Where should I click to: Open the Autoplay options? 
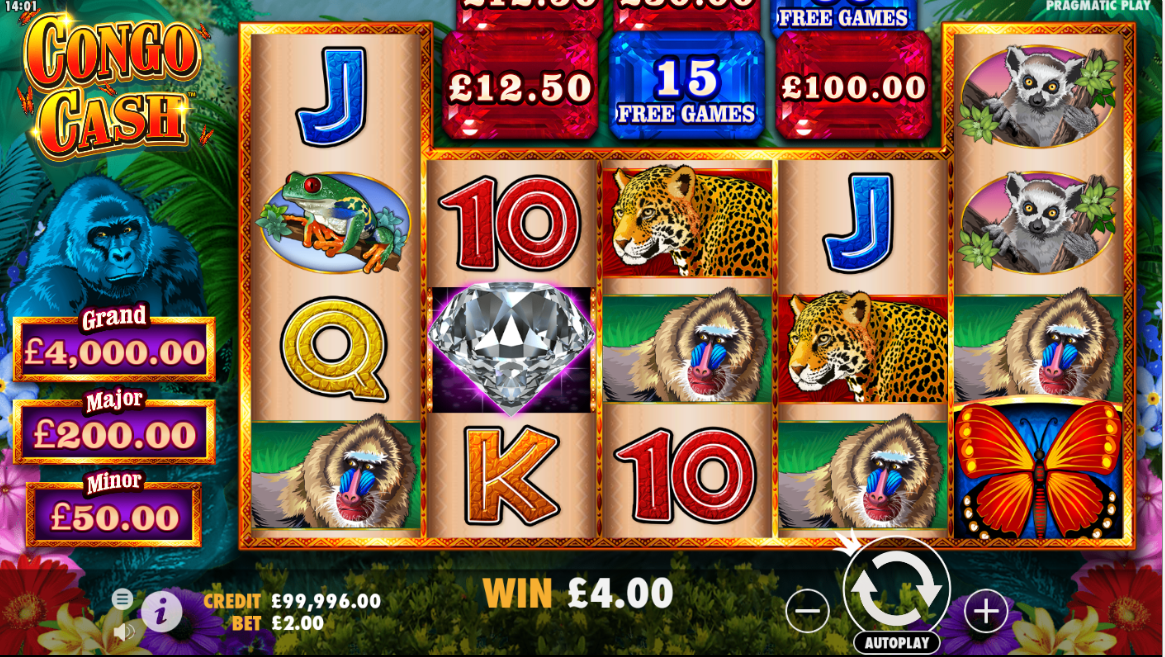(x=897, y=643)
